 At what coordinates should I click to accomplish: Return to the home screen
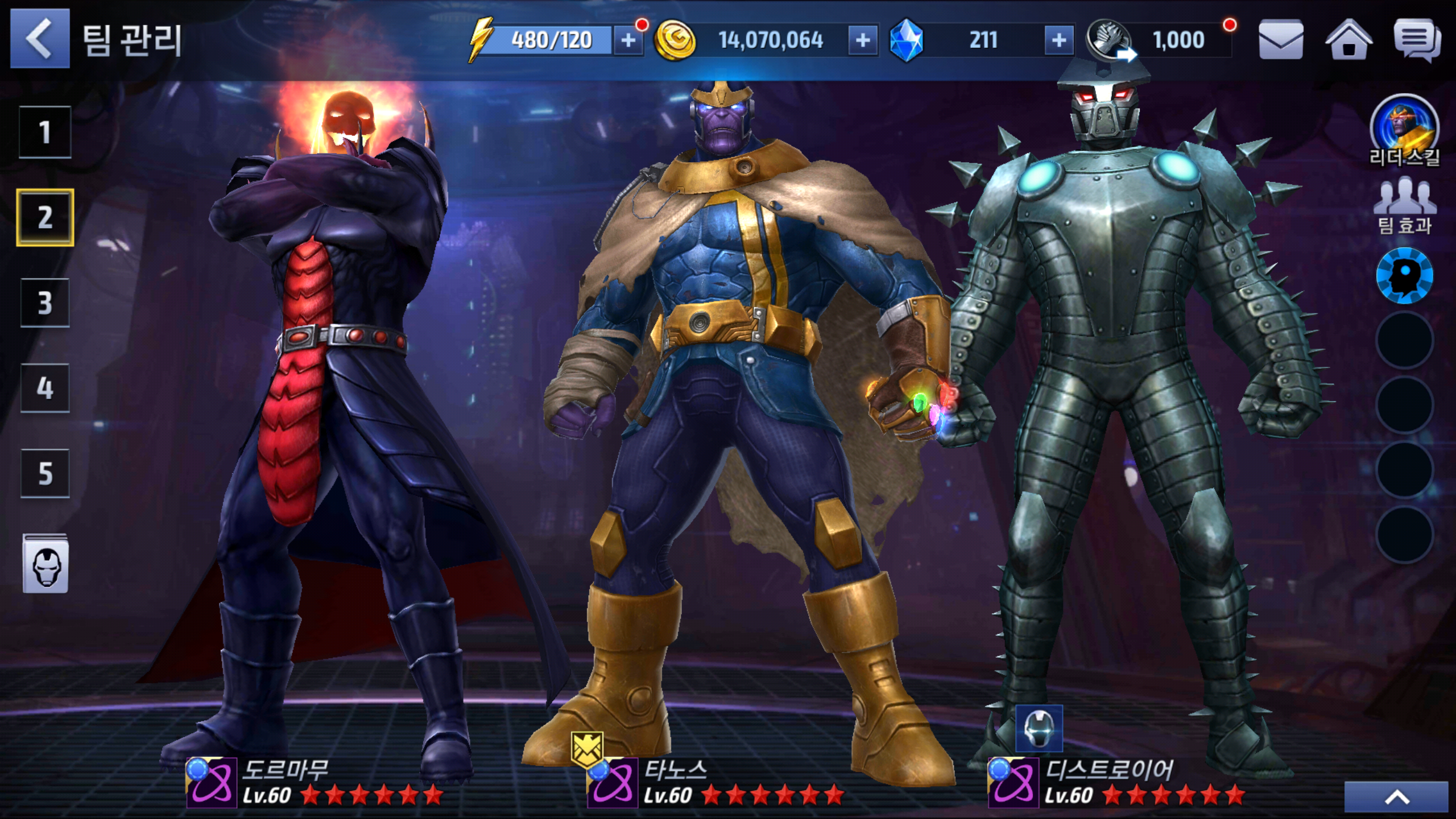pyautogui.click(x=1349, y=40)
